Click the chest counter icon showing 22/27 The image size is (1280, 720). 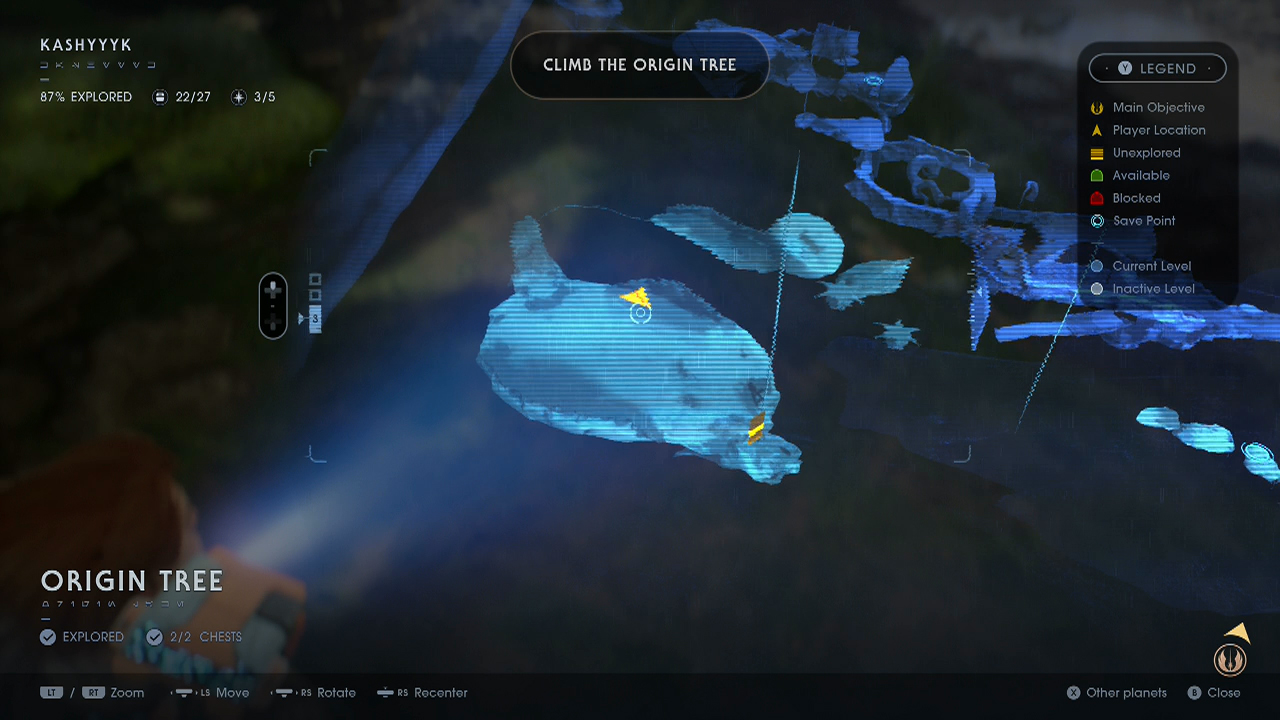(160, 97)
